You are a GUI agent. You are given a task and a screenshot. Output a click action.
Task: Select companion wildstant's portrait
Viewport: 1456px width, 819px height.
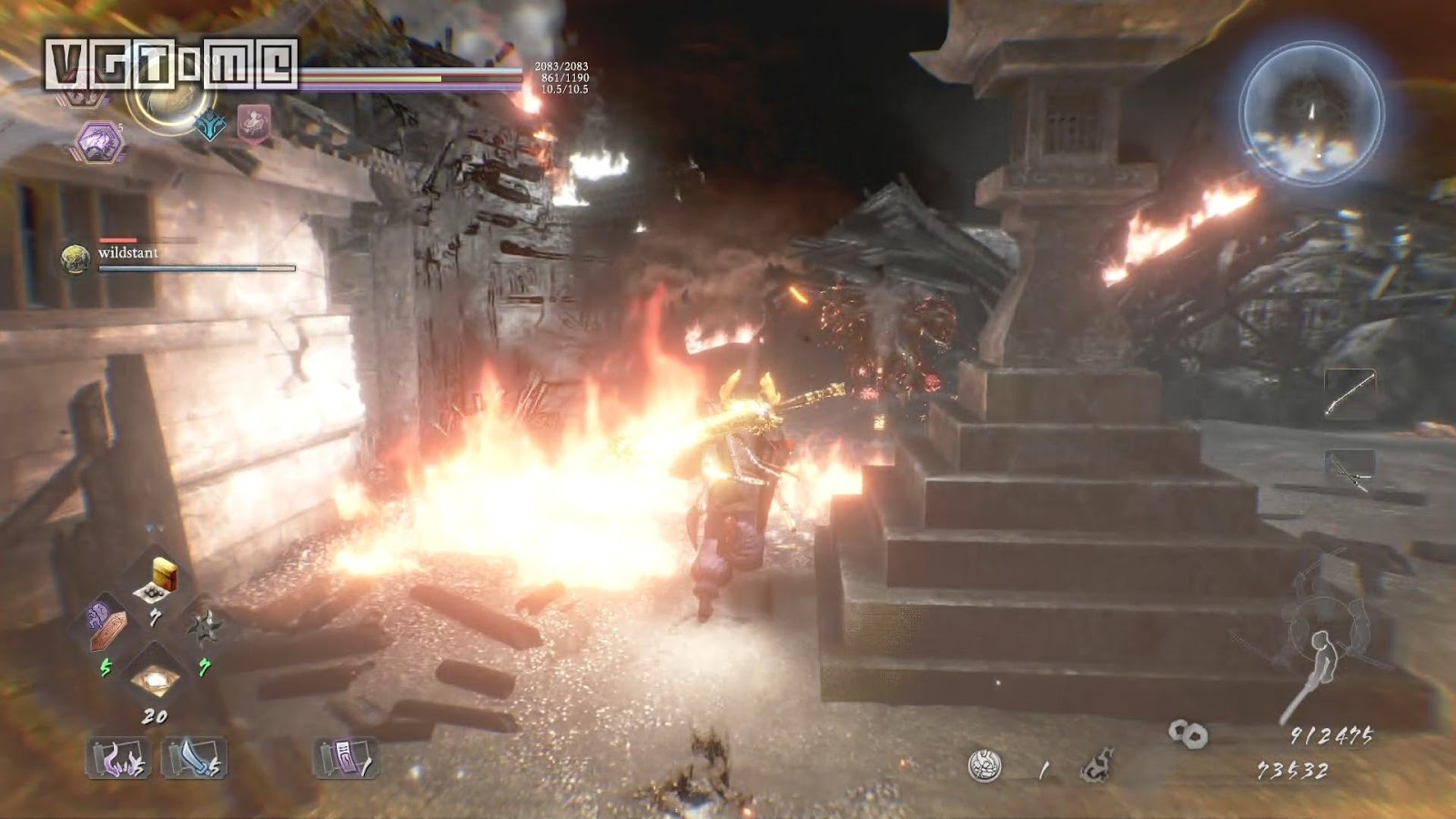click(76, 258)
